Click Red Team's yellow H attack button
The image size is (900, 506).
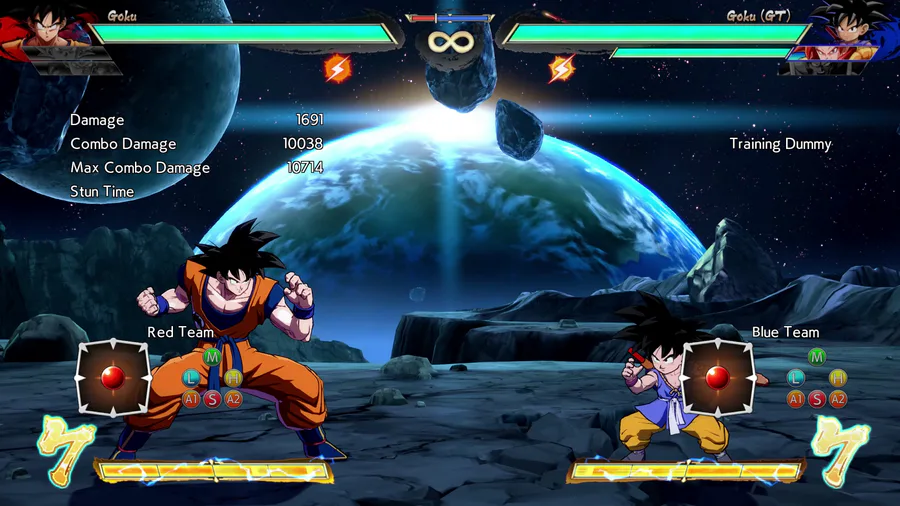(233, 378)
